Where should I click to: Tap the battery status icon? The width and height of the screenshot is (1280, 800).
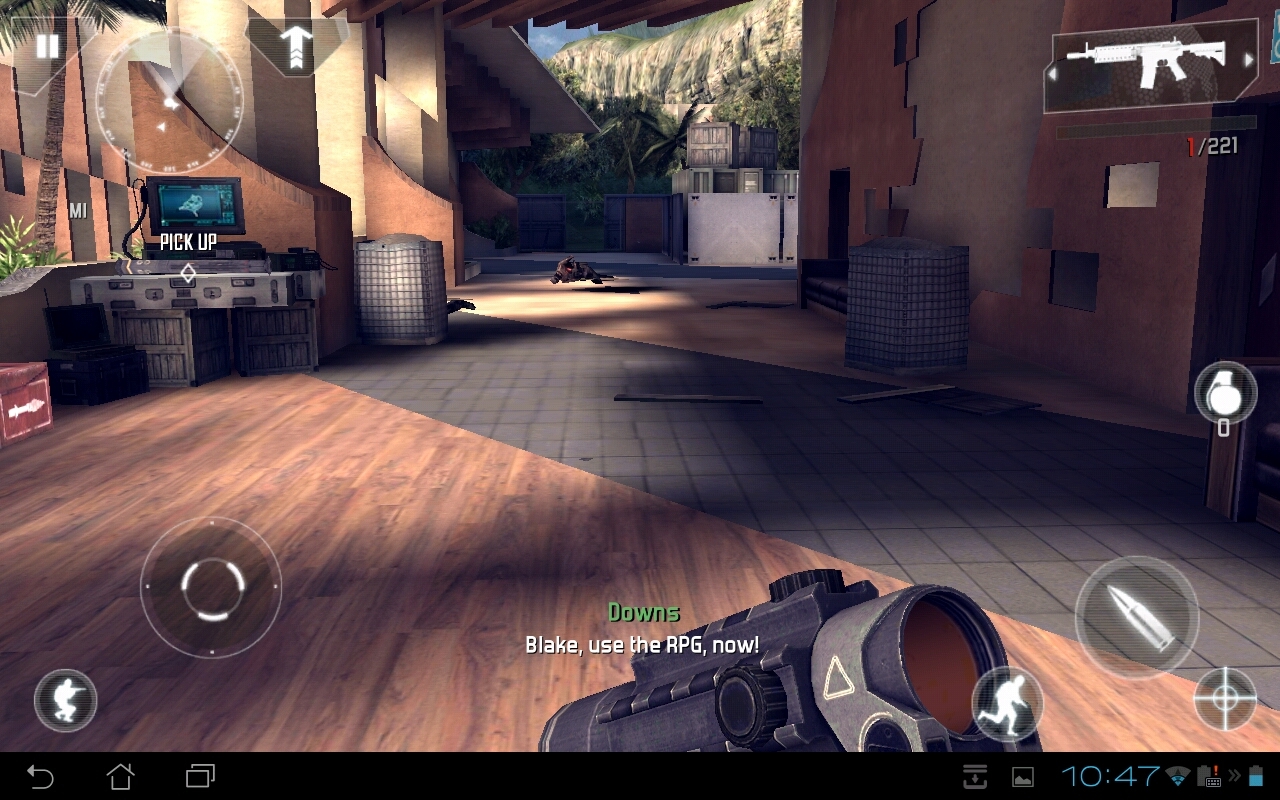coord(1258,776)
